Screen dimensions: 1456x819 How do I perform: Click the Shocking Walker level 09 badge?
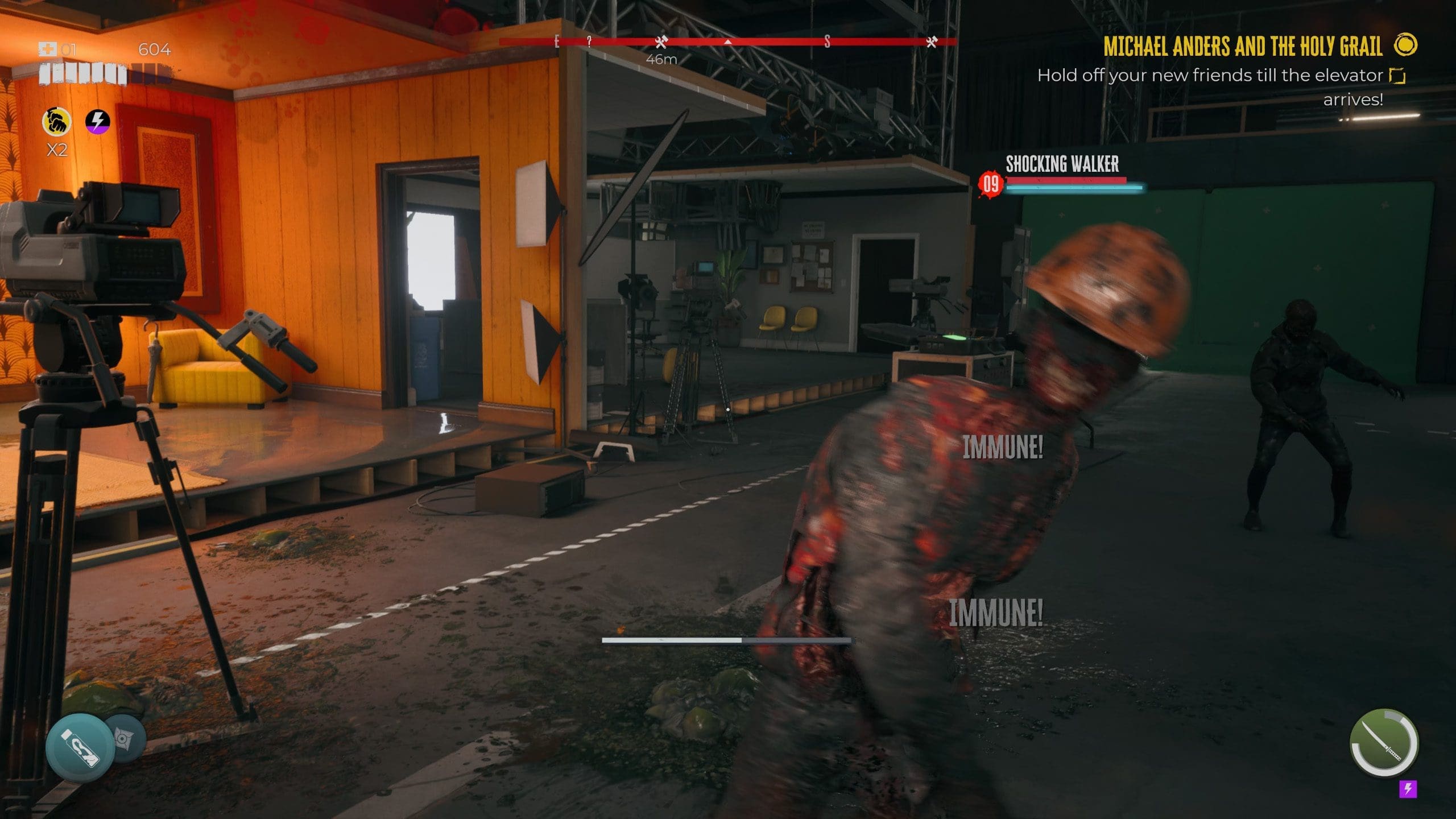tap(991, 184)
